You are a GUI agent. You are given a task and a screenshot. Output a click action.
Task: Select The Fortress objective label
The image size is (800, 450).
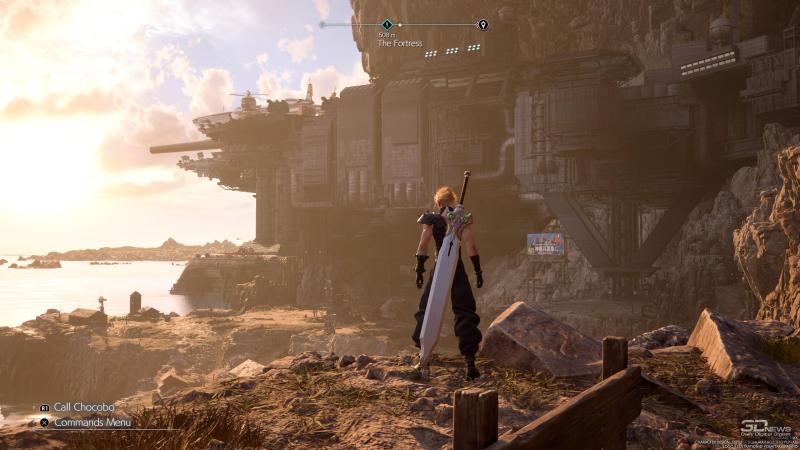pyautogui.click(x=400, y=43)
